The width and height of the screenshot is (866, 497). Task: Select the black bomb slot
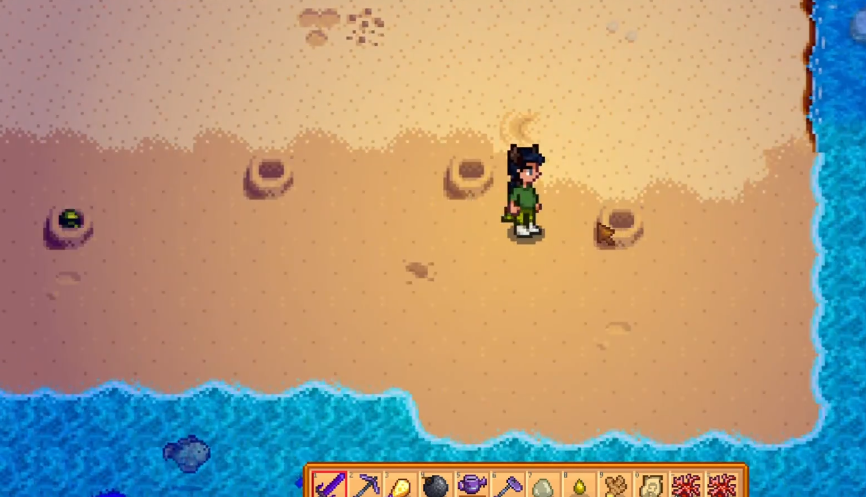click(436, 487)
